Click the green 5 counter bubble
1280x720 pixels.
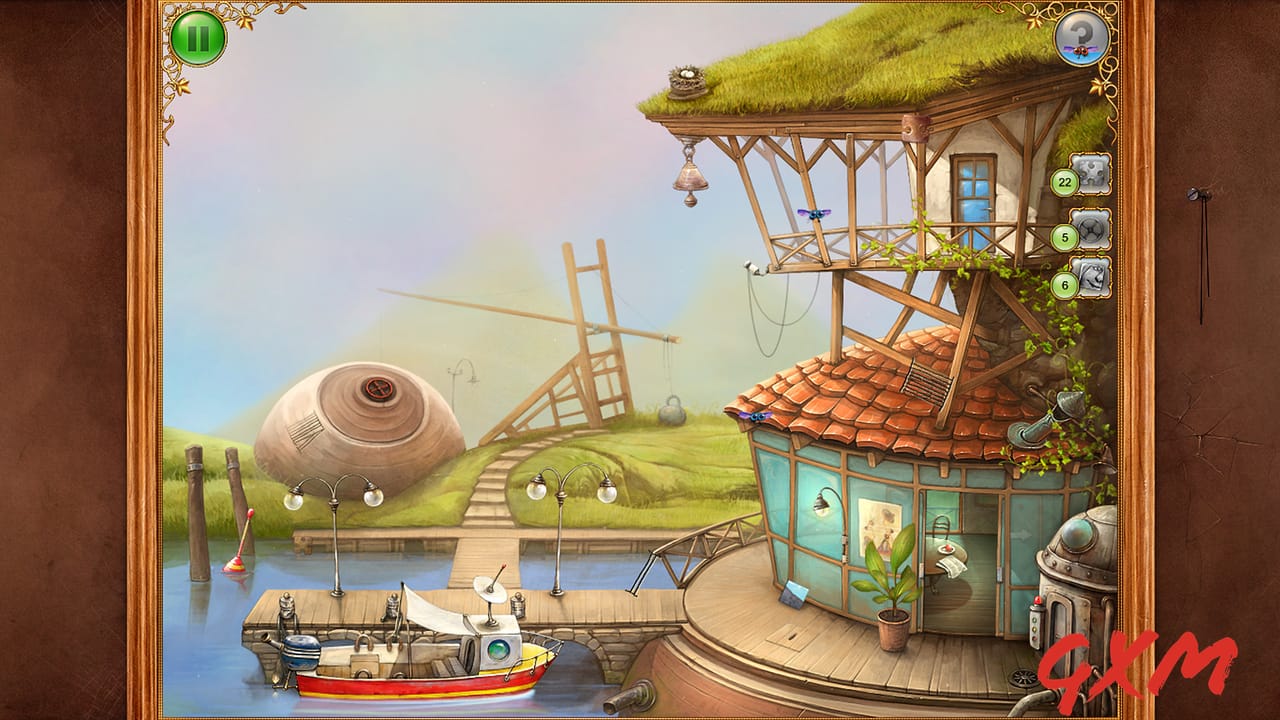[1064, 237]
